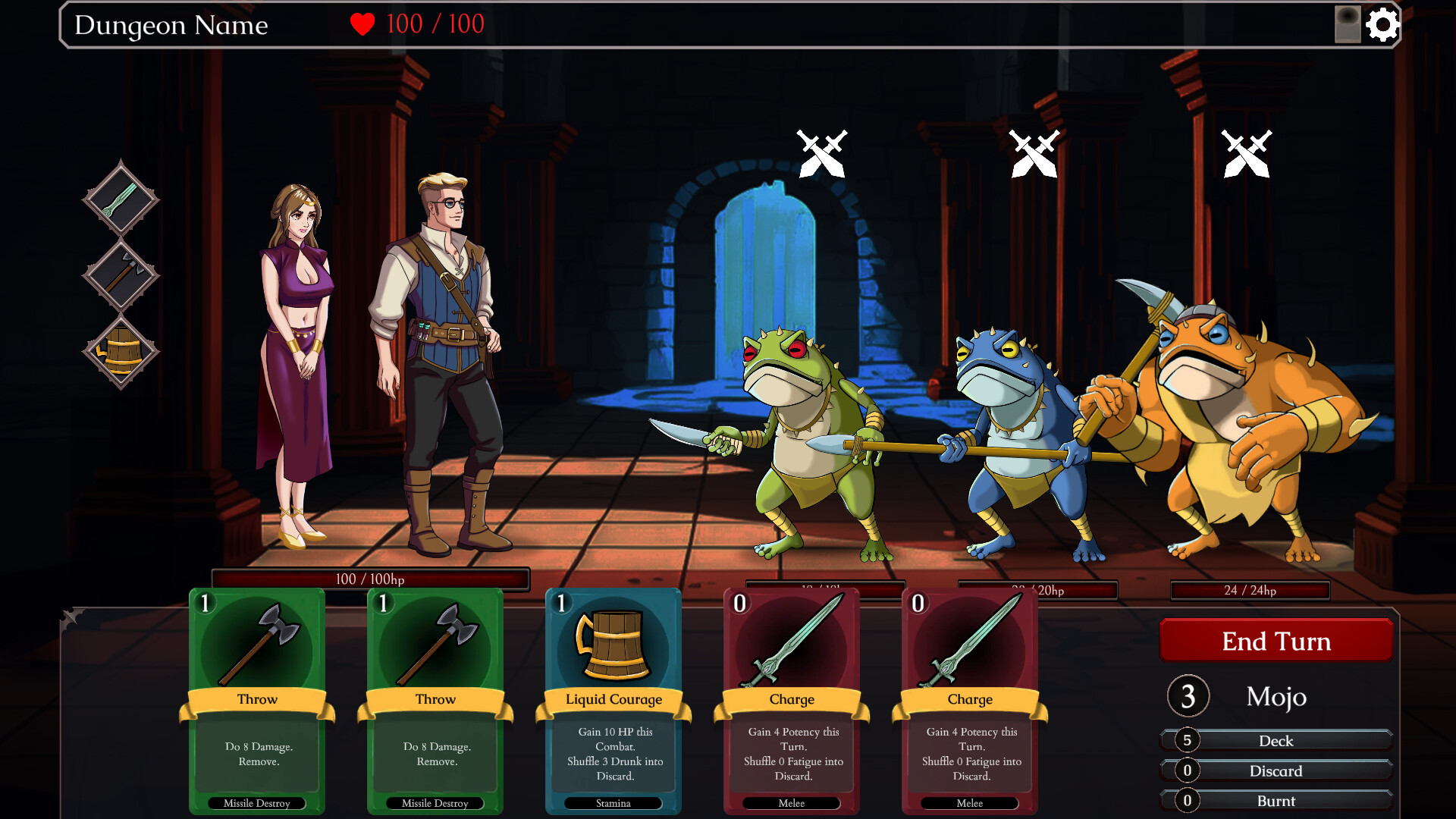Expand the Deck pile showing 5 cards
Viewport: 1456px width, 819px height.
[1276, 741]
